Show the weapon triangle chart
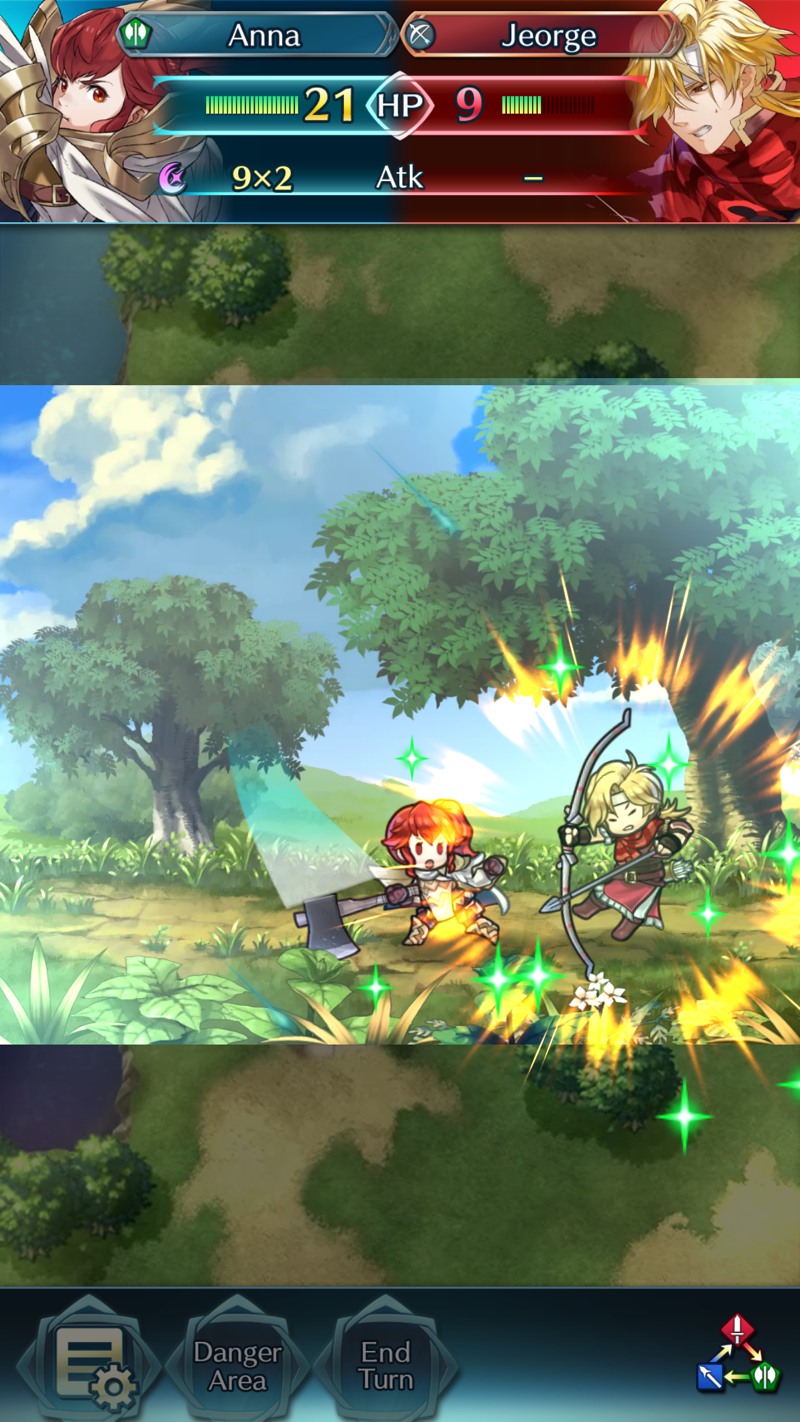The image size is (800, 1422). (738, 1356)
